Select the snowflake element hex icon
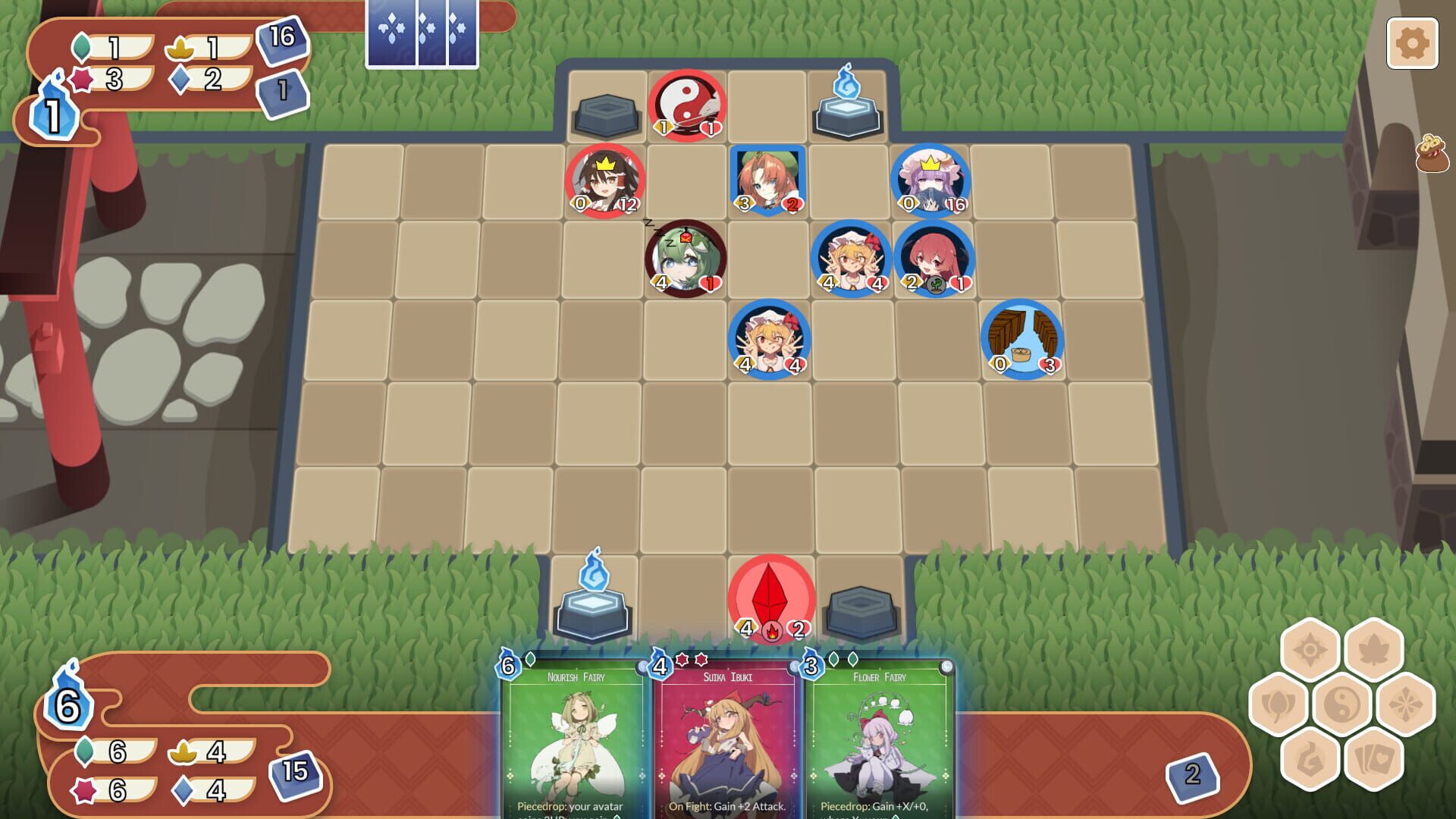This screenshot has width=1456, height=819. click(1405, 704)
